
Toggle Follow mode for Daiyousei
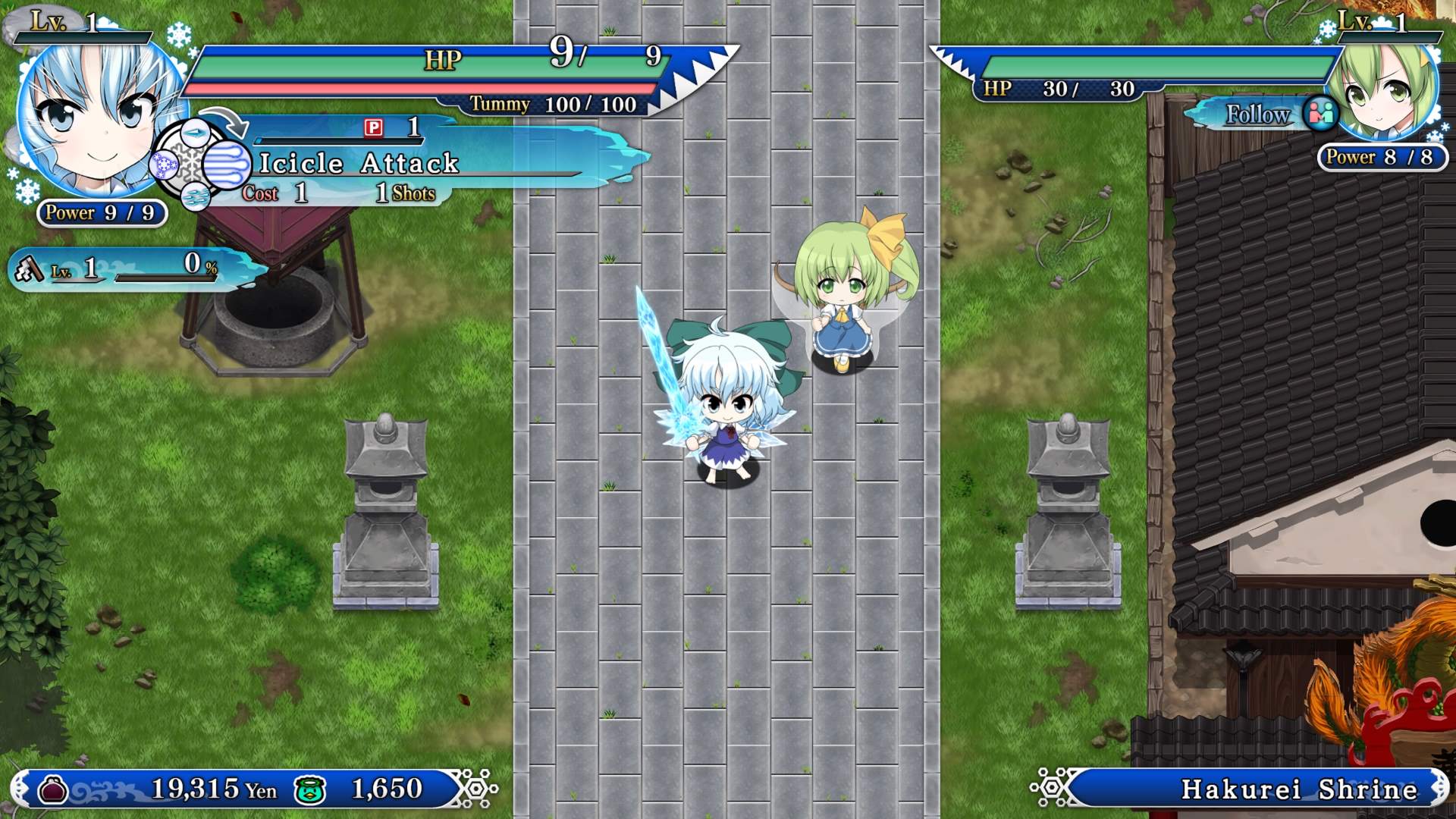point(1257,115)
